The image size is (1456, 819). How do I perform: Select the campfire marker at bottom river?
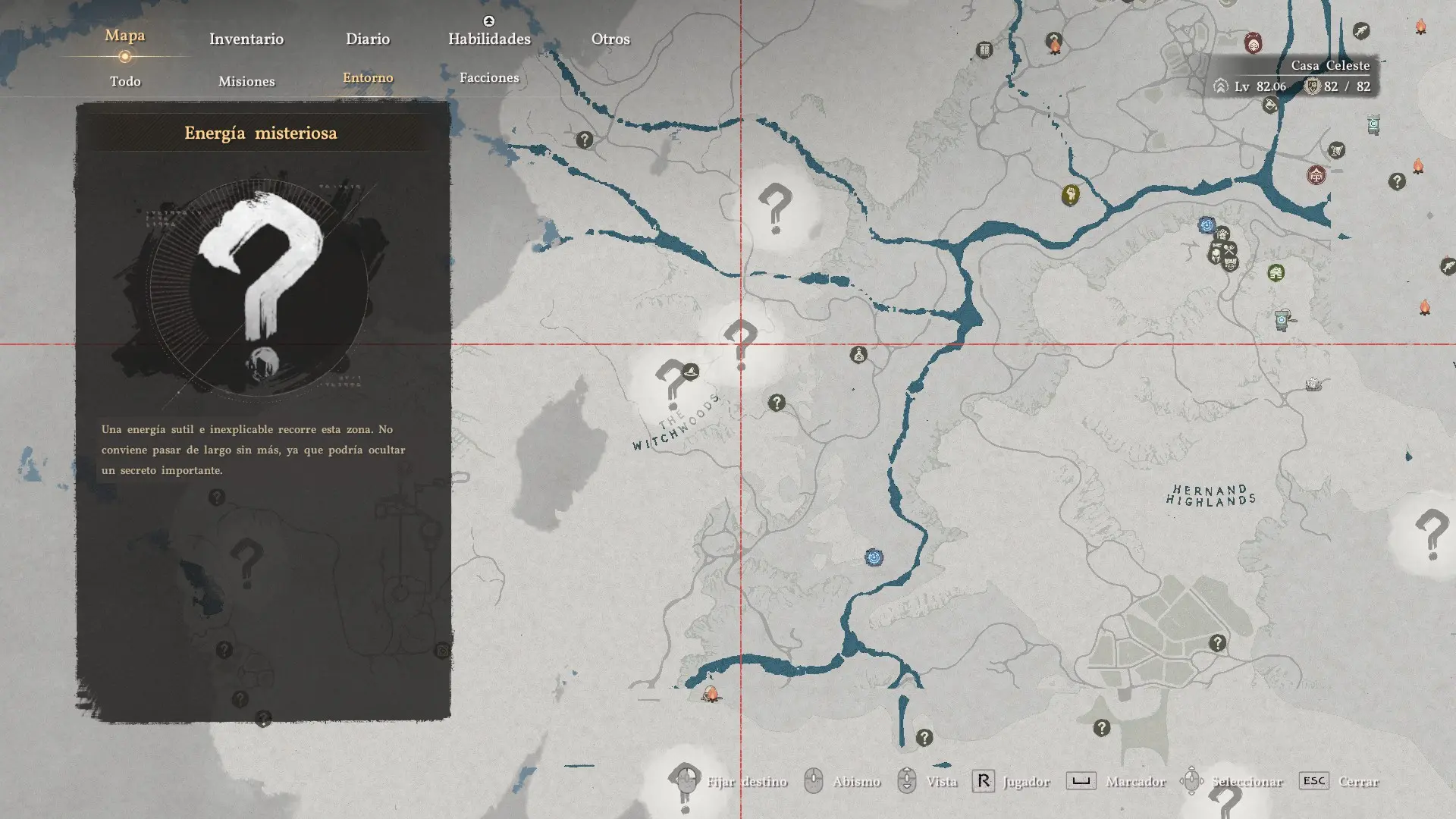pos(711,694)
